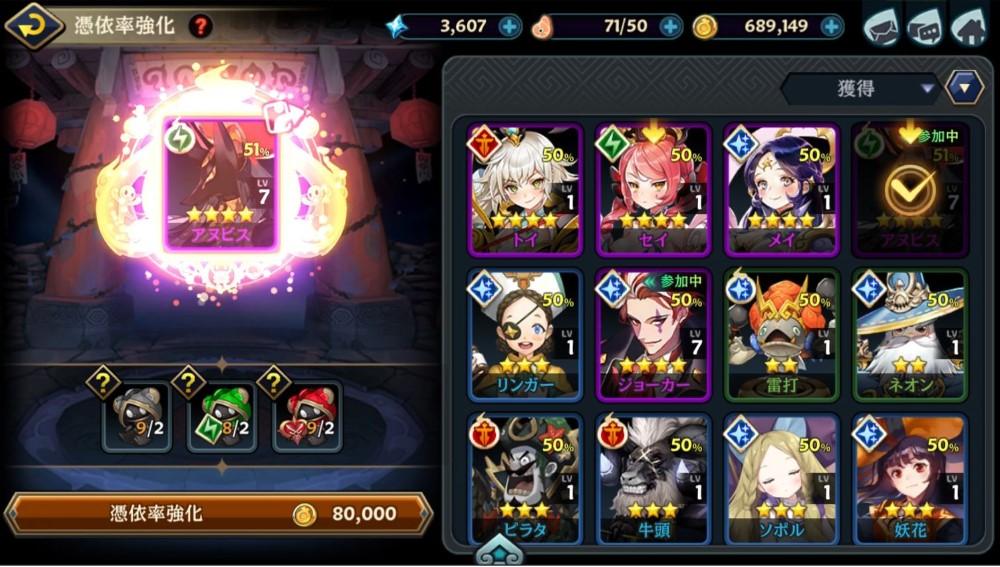Select the ジョーカー character card

tap(653, 335)
